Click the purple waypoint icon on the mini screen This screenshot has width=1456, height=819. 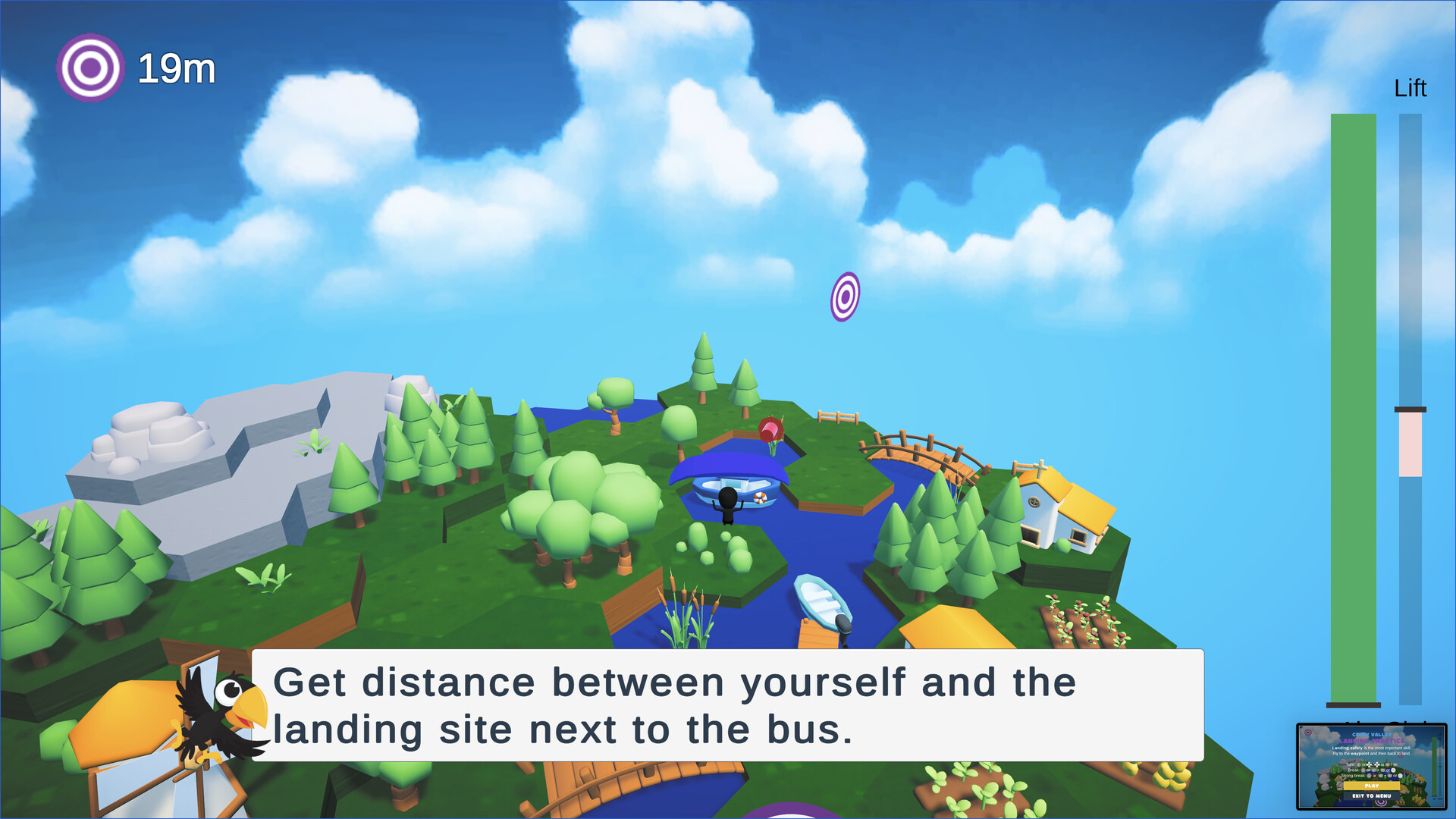point(1308,733)
